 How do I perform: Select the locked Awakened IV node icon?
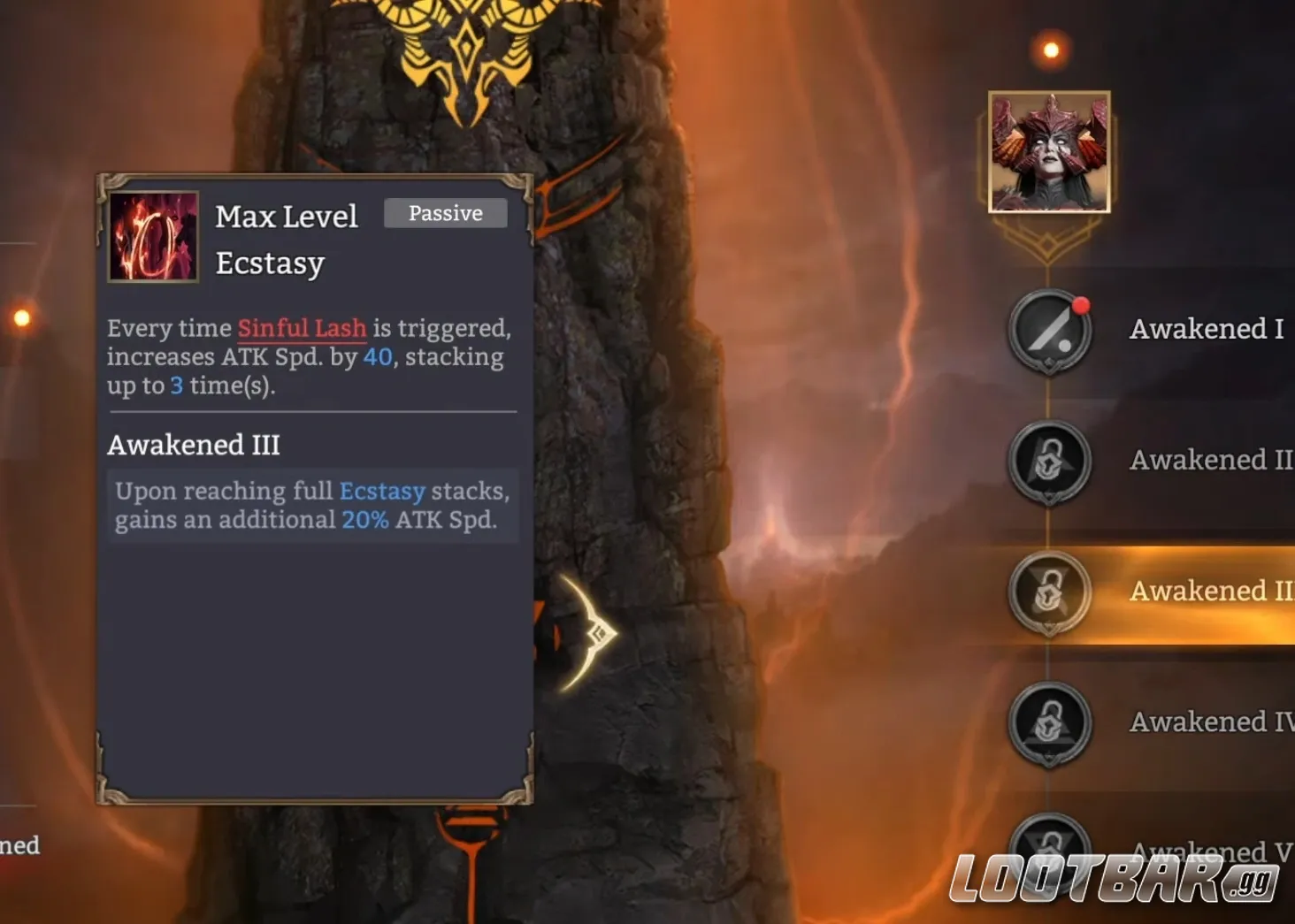pyautogui.click(x=1050, y=723)
